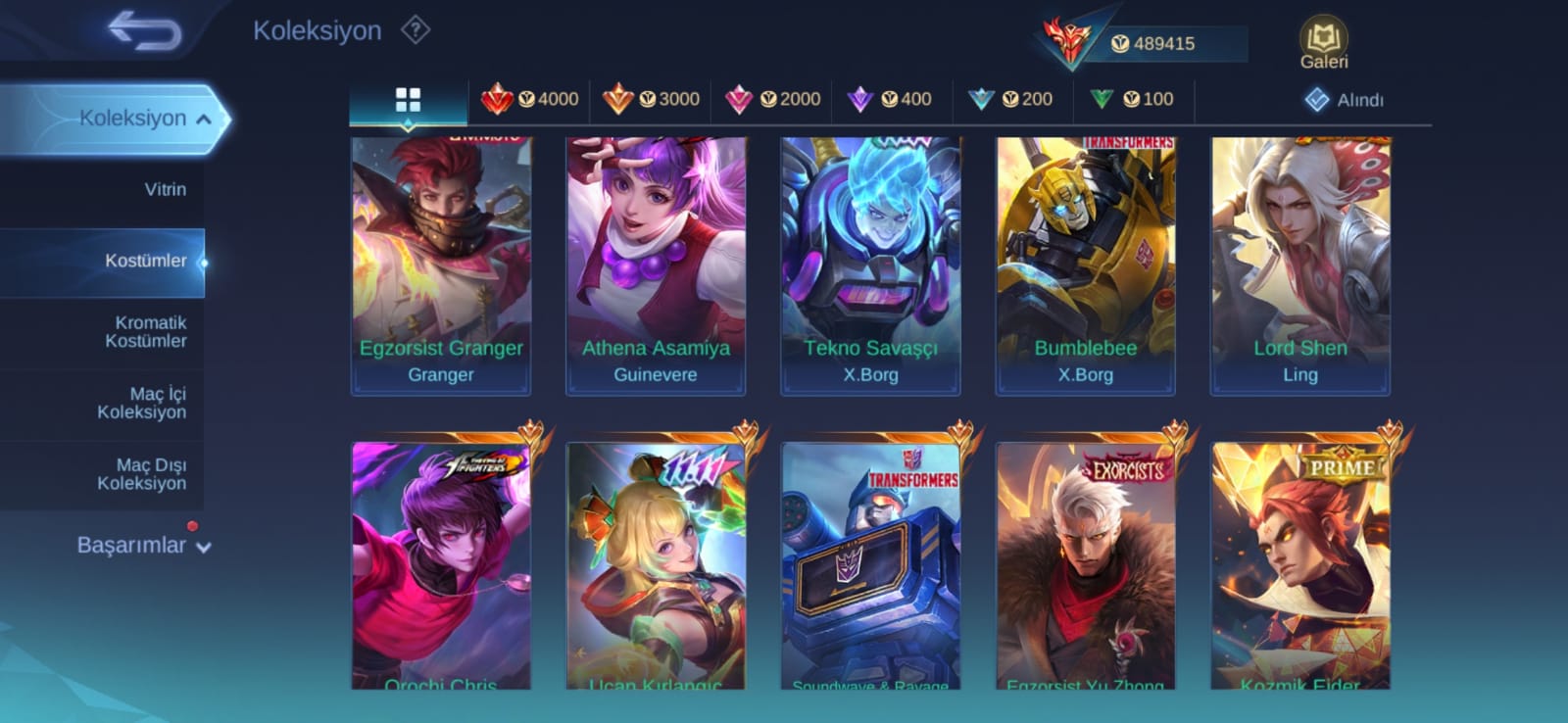Switch to Maç İçi Koleksiyon
This screenshot has width=1568, height=723.
click(x=142, y=403)
